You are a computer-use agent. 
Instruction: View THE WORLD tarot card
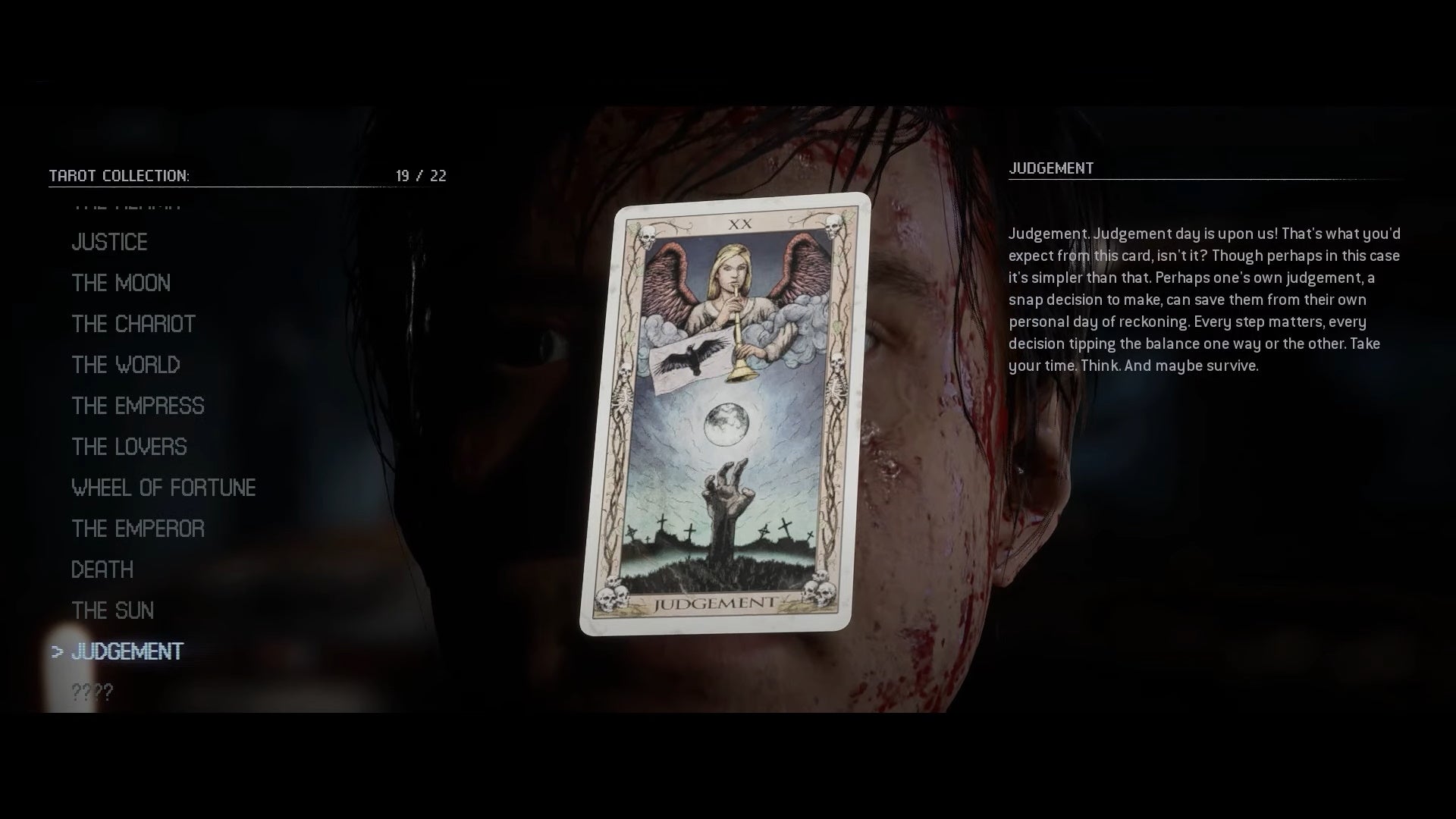click(125, 365)
